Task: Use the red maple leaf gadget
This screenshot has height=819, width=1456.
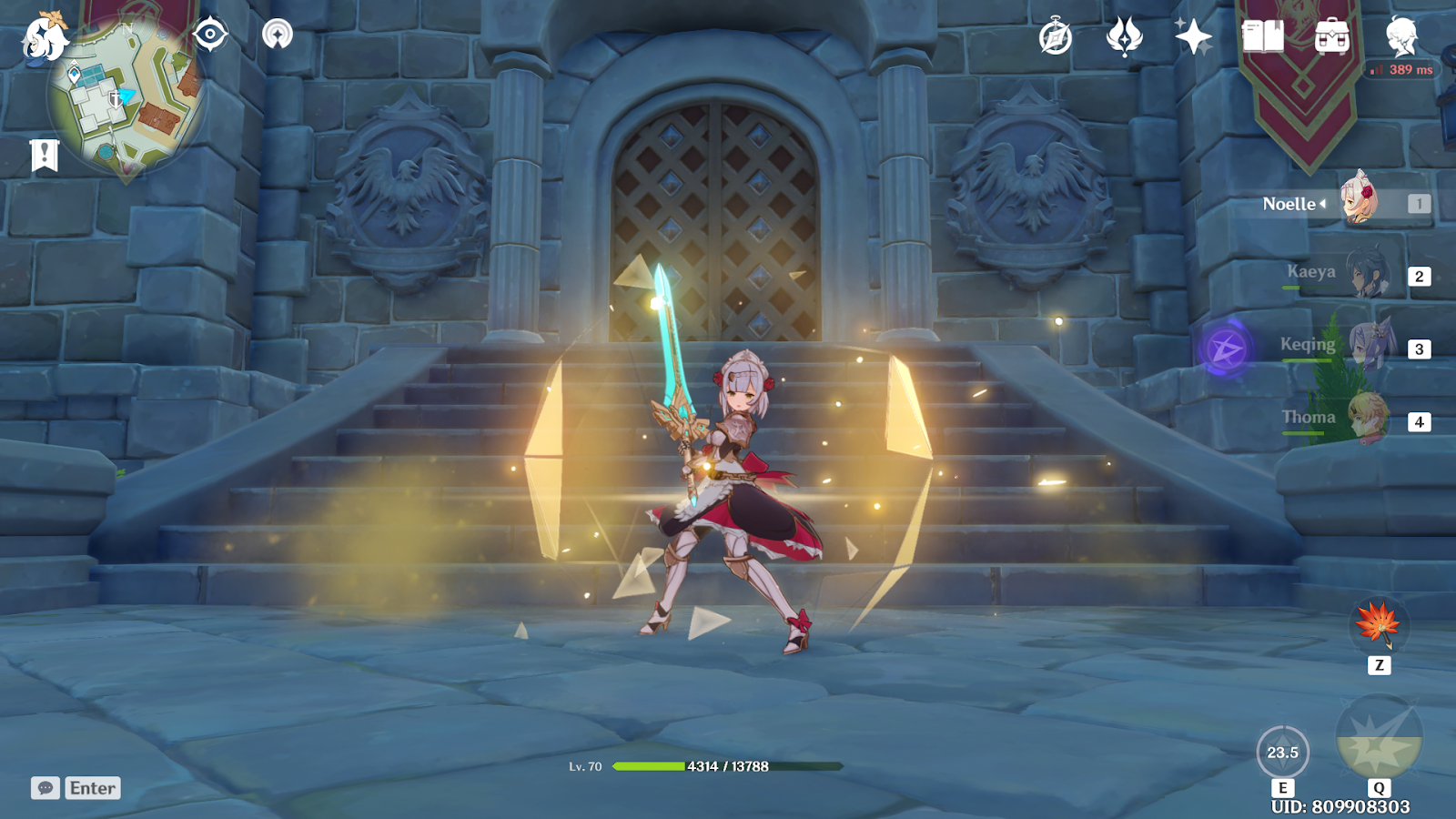Action: point(1379,624)
